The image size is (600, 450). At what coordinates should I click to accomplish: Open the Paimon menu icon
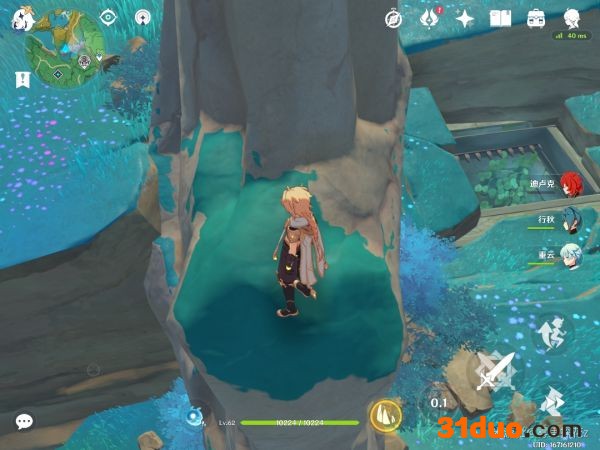[x=23, y=19]
